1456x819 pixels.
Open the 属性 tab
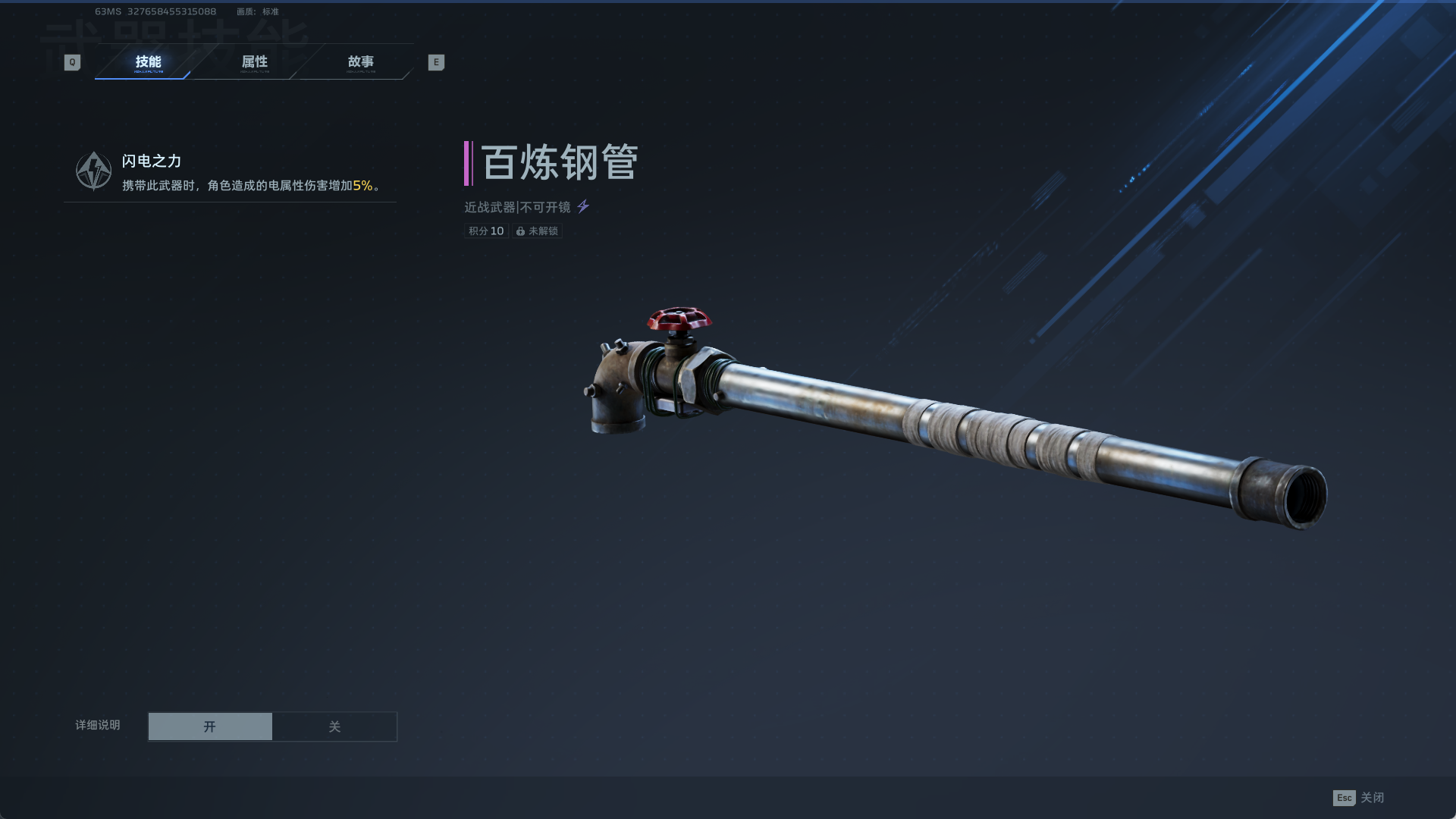click(x=254, y=62)
